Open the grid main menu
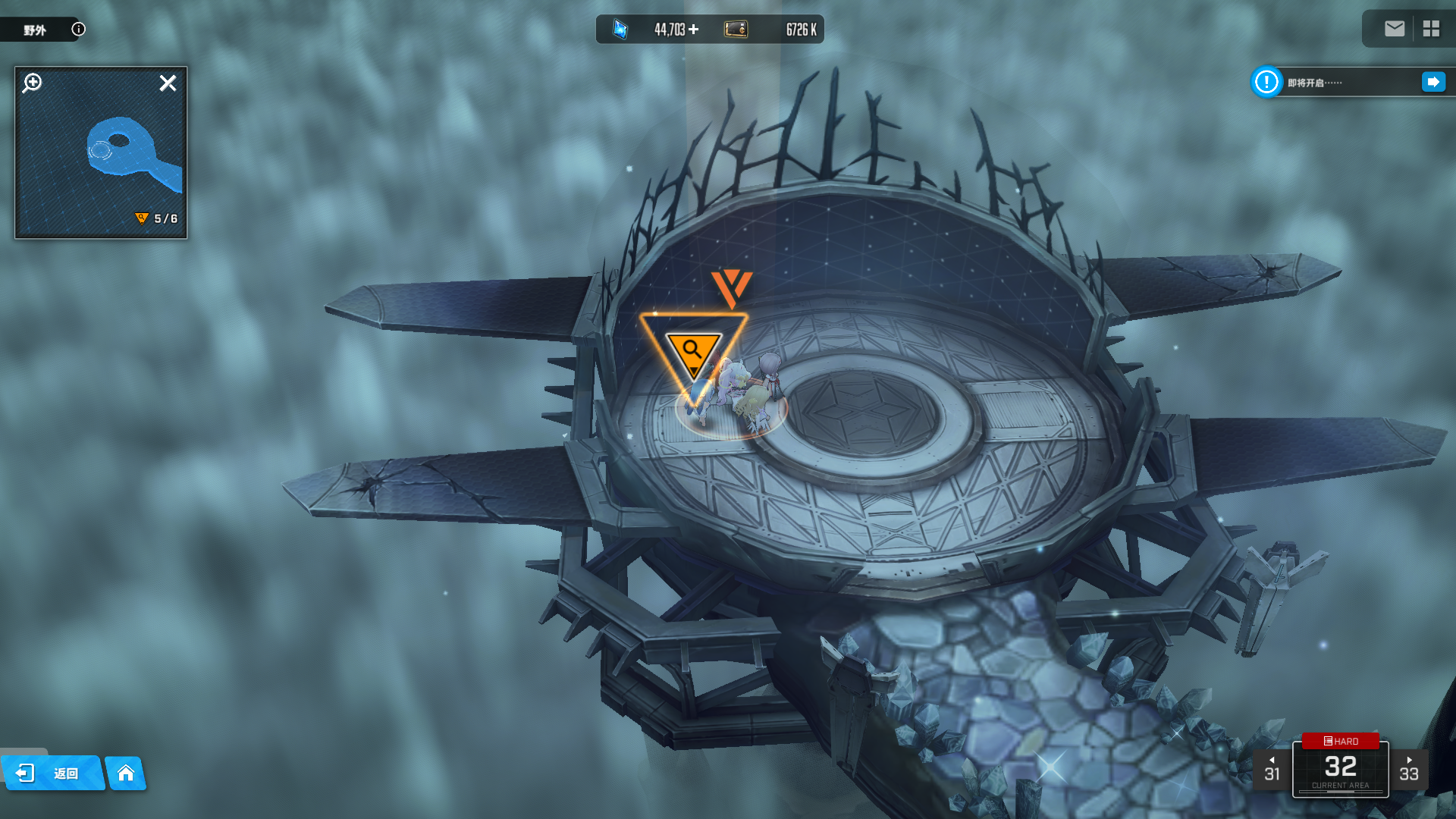 click(x=1431, y=29)
